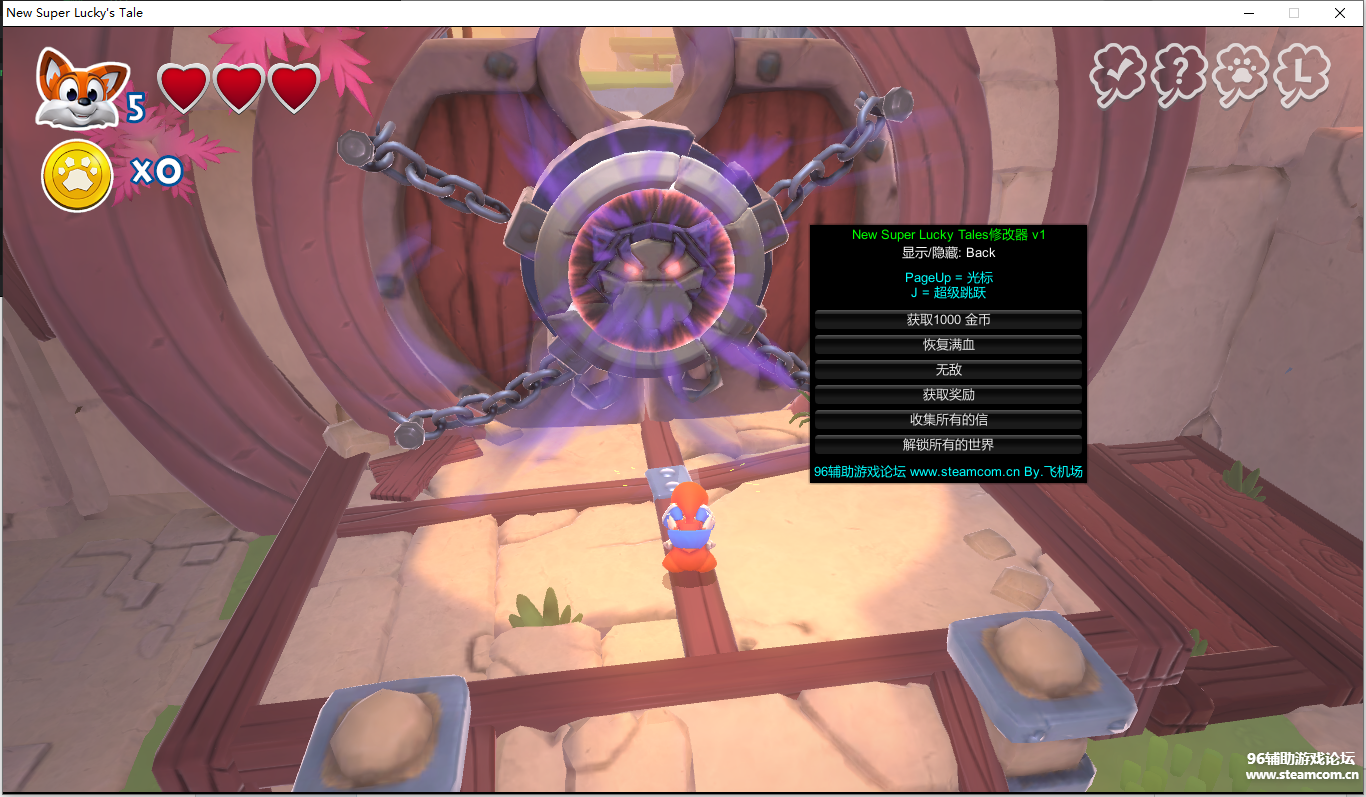This screenshot has height=797, width=1366.
Task: Activate the 恢复满血 button
Action: pos(948,345)
